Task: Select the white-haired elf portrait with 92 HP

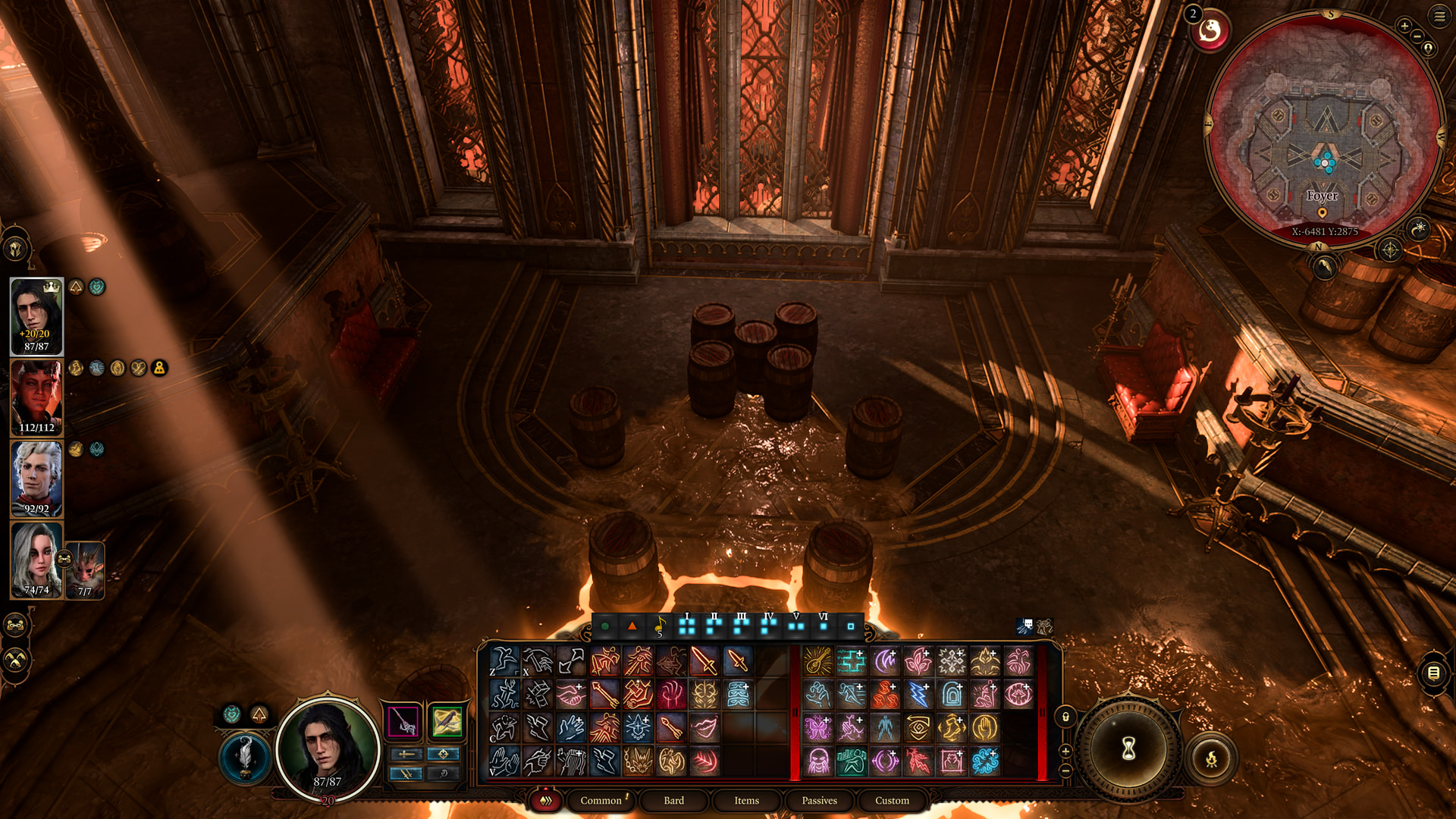Action: 36,478
